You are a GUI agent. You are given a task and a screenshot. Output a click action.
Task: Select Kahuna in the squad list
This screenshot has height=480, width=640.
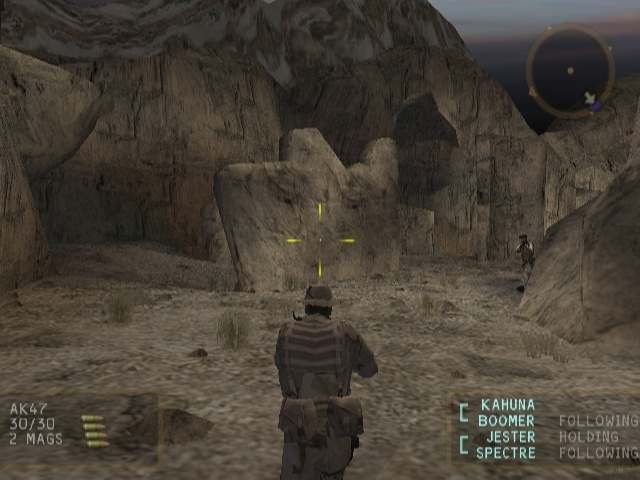(507, 405)
